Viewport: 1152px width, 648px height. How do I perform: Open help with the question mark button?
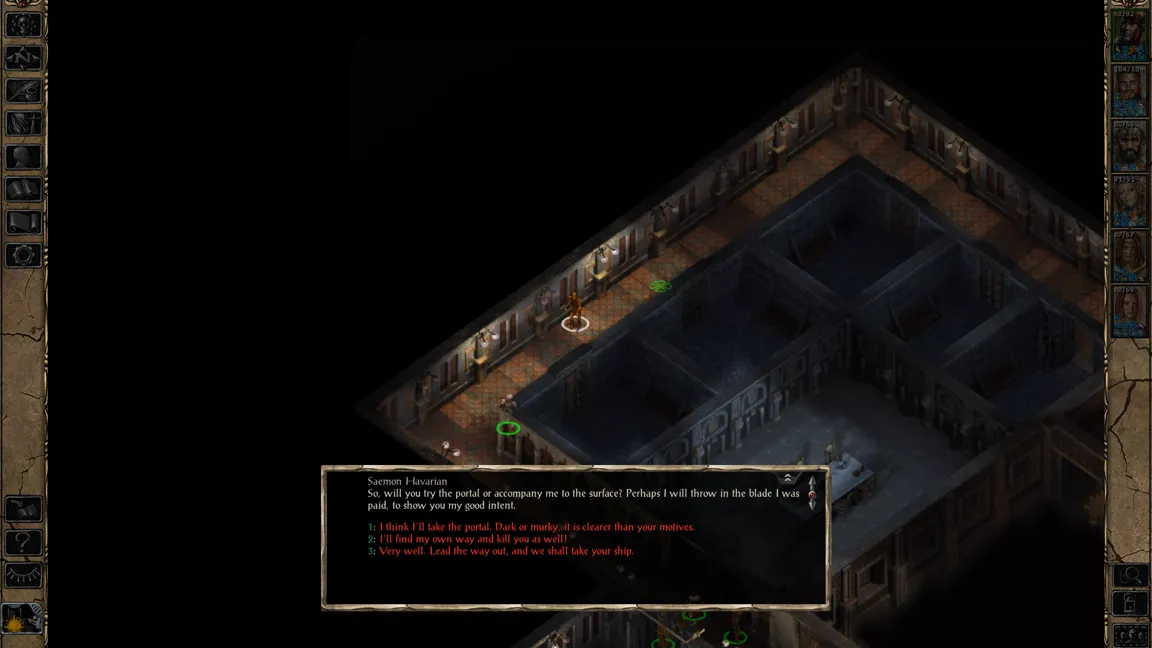(x=23, y=543)
